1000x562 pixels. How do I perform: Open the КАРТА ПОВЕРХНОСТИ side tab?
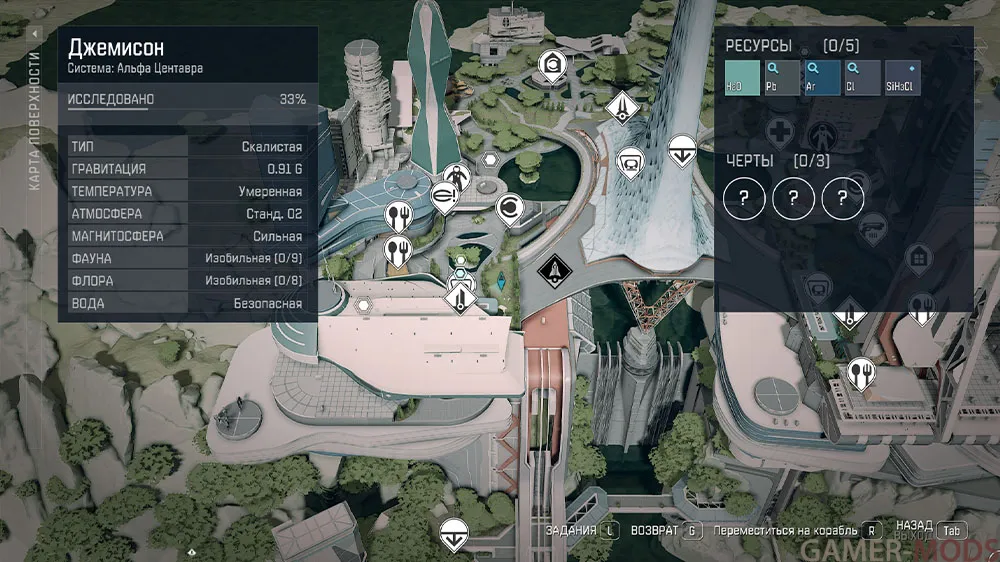tap(35, 112)
